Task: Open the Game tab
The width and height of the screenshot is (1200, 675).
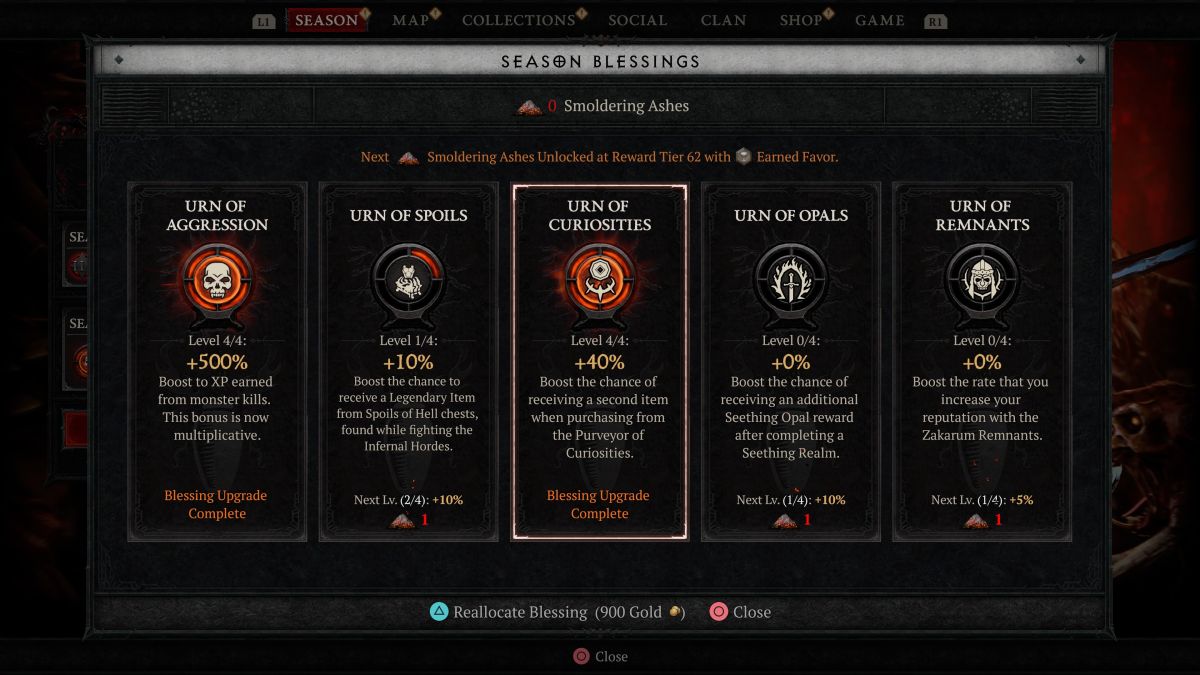Action: click(880, 20)
